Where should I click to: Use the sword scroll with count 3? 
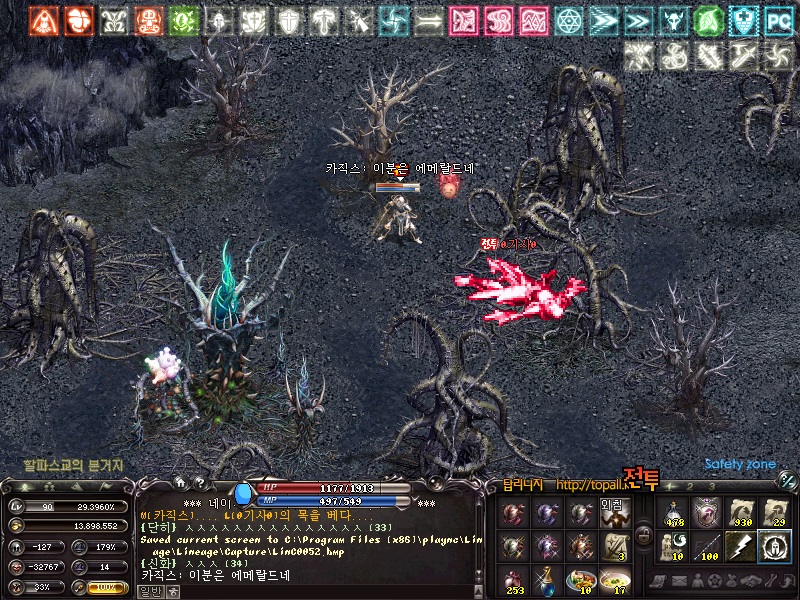[613, 546]
